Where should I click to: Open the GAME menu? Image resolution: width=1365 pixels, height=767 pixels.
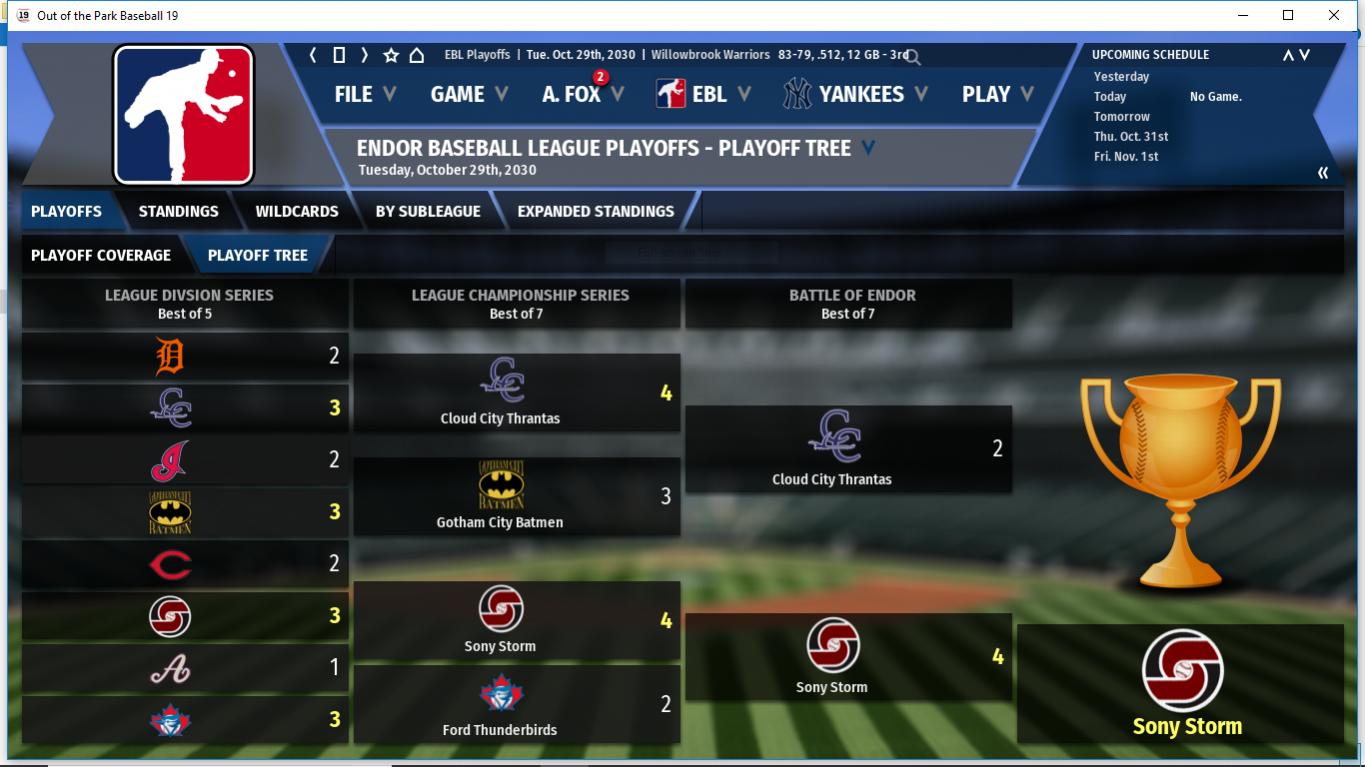pyautogui.click(x=468, y=94)
